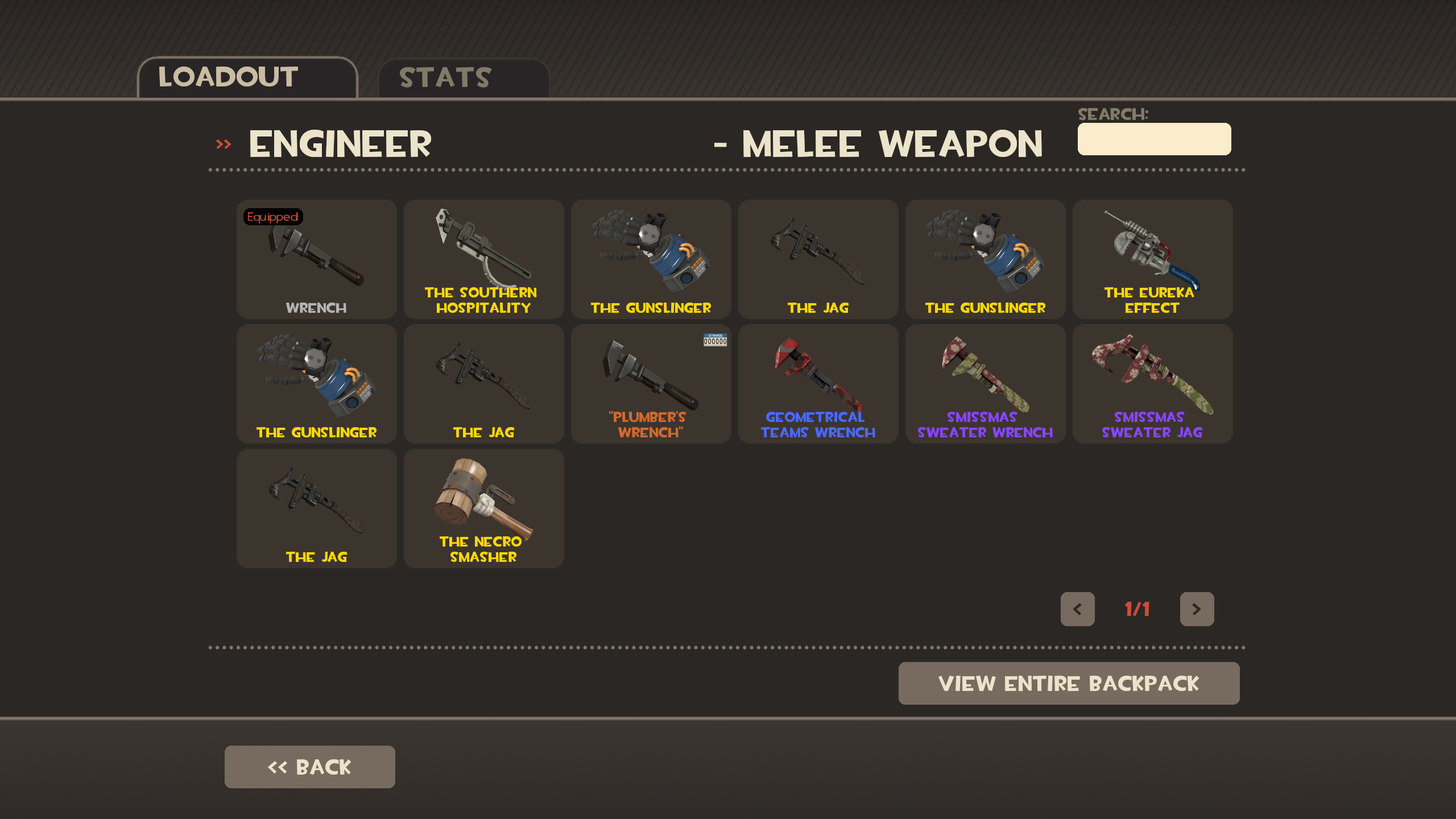Go back with the Back button
This screenshot has height=819, width=1456.
click(x=309, y=766)
